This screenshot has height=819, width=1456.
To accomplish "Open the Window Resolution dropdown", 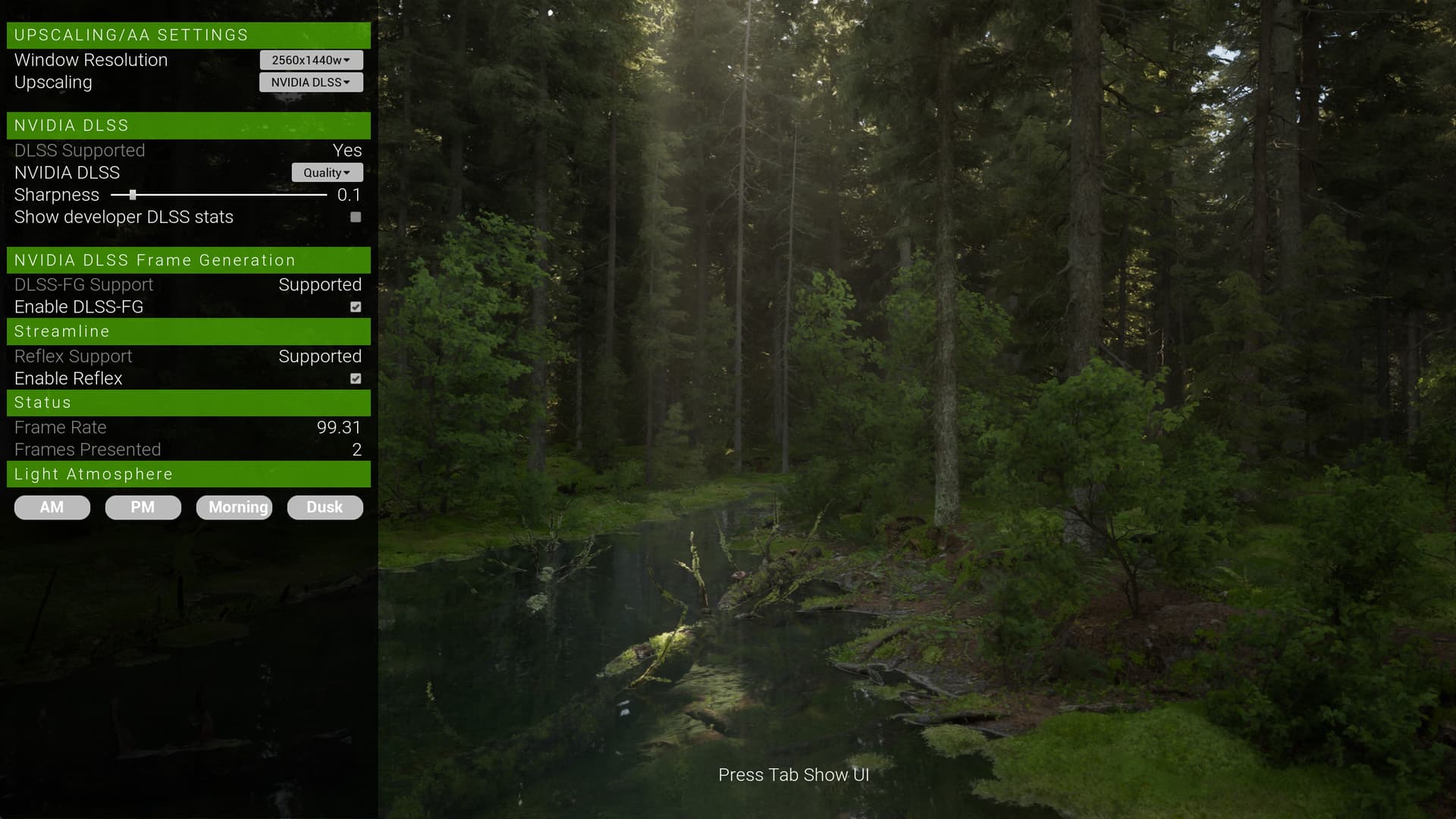I will 310,60.
